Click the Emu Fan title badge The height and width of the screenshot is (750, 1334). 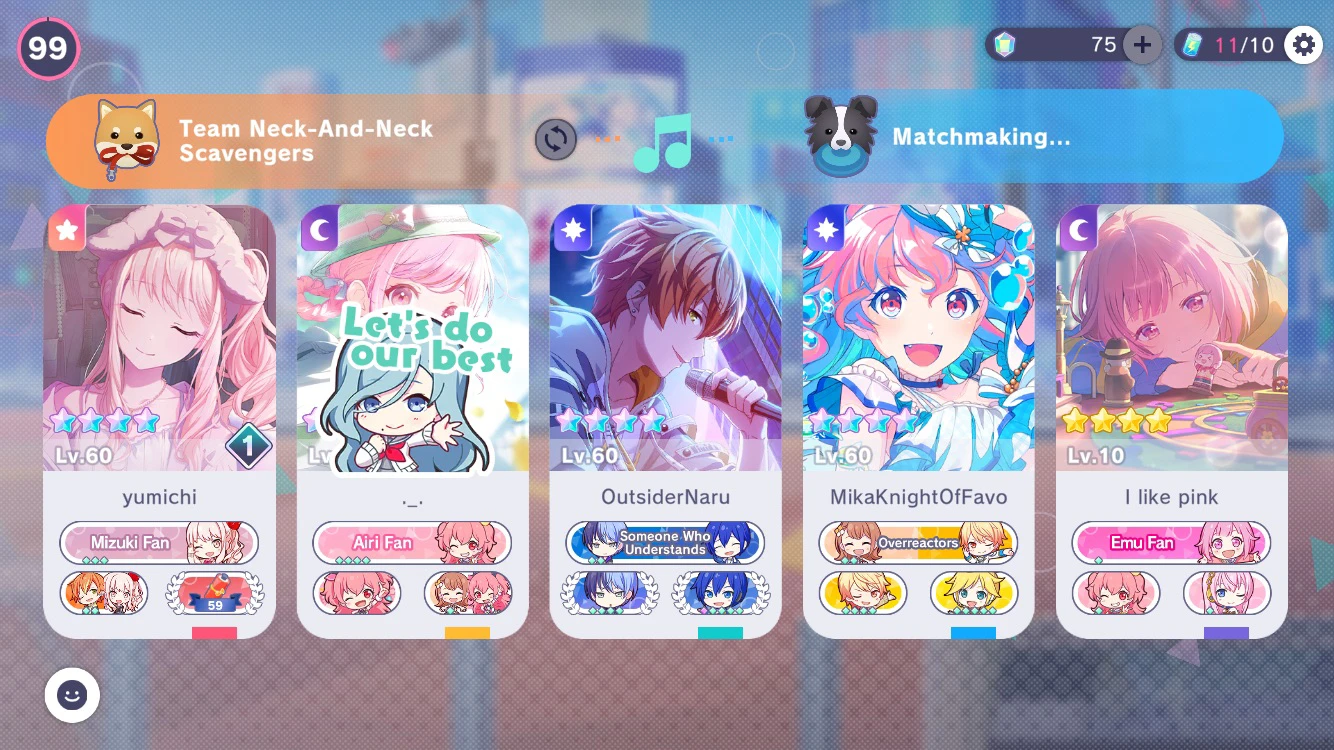pyautogui.click(x=1171, y=541)
